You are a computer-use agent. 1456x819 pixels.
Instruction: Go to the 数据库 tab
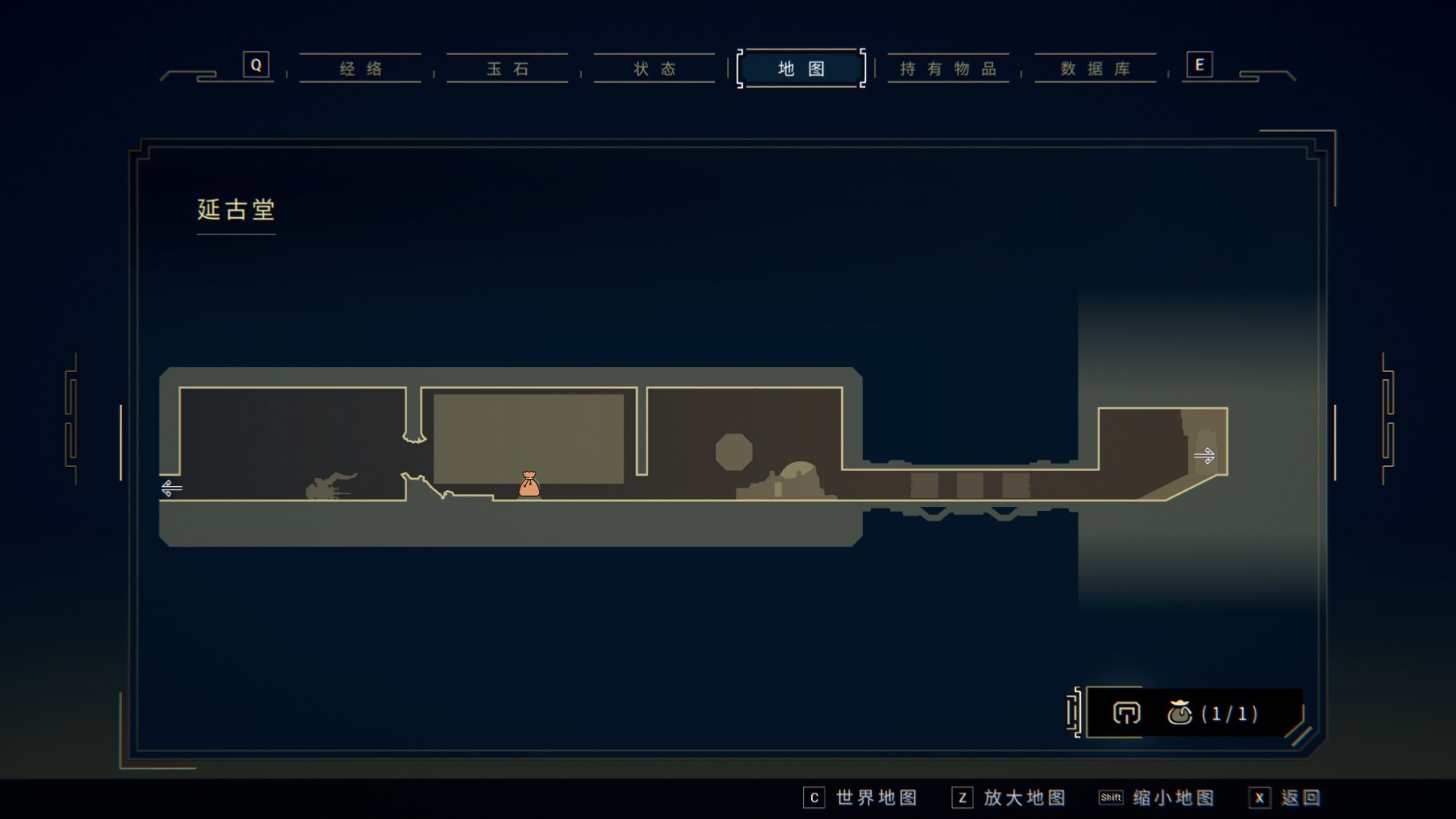click(1095, 69)
